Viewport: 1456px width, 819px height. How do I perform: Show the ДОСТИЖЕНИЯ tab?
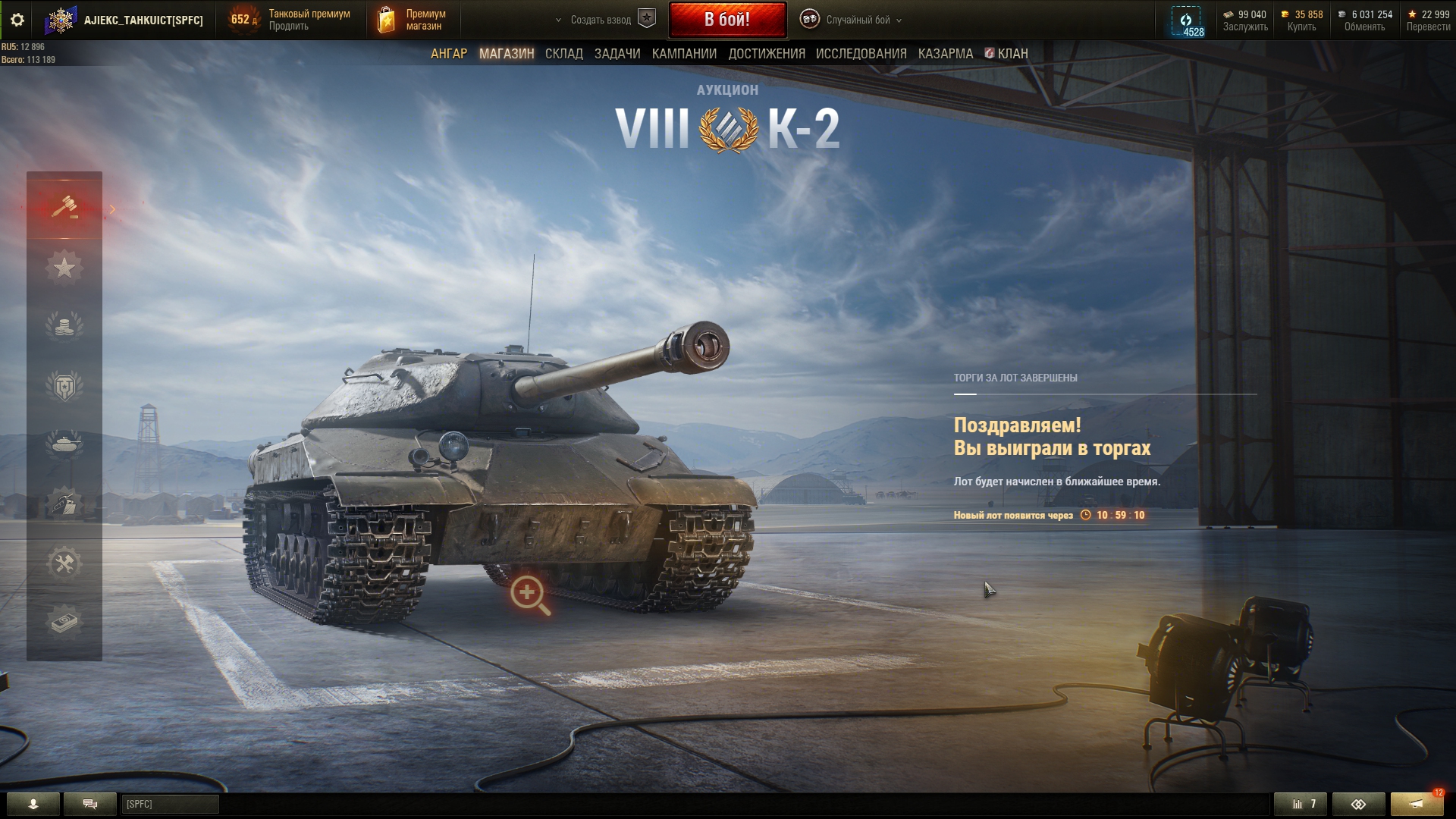tap(766, 54)
